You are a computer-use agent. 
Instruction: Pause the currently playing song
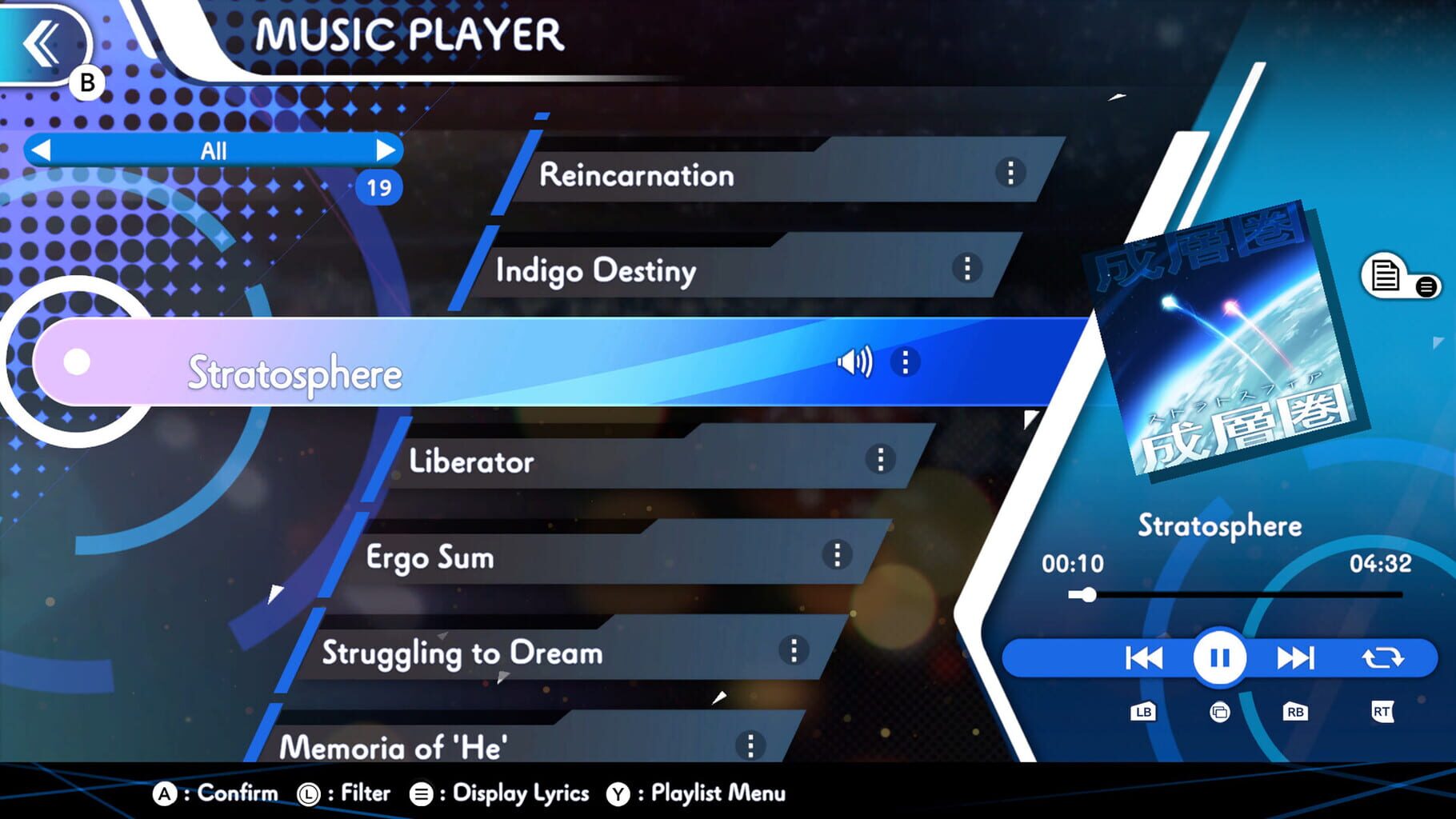tap(1219, 657)
